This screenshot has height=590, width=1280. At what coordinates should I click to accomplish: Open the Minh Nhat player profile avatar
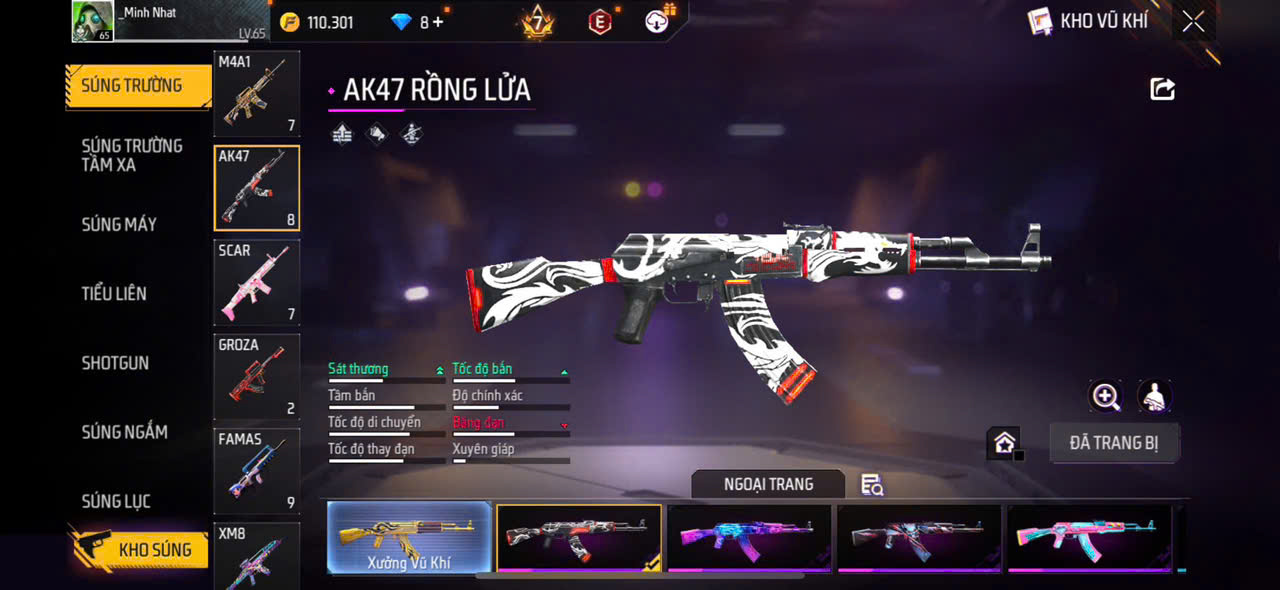[x=92, y=21]
